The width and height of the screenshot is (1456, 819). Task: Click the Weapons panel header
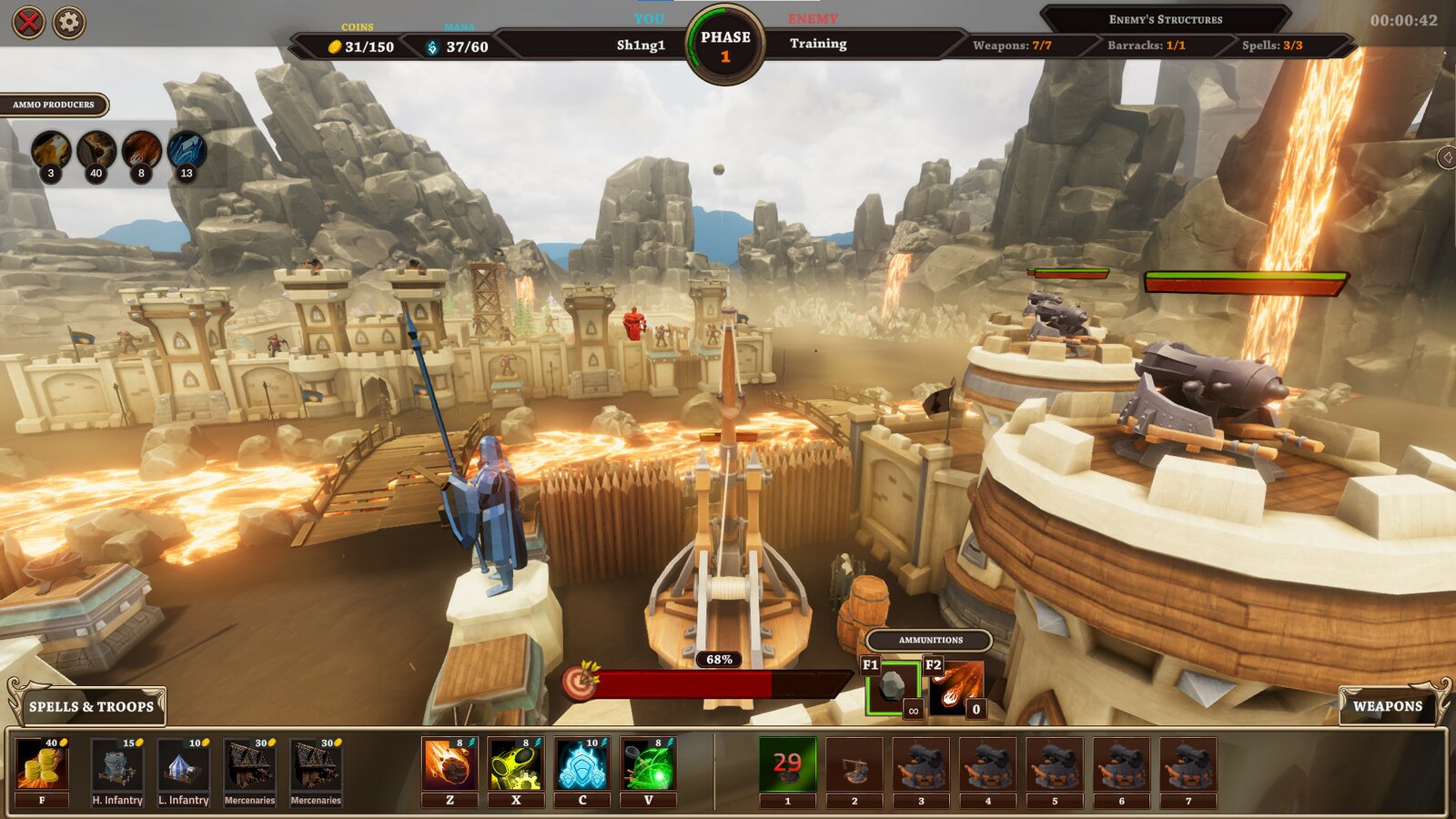tap(1387, 706)
